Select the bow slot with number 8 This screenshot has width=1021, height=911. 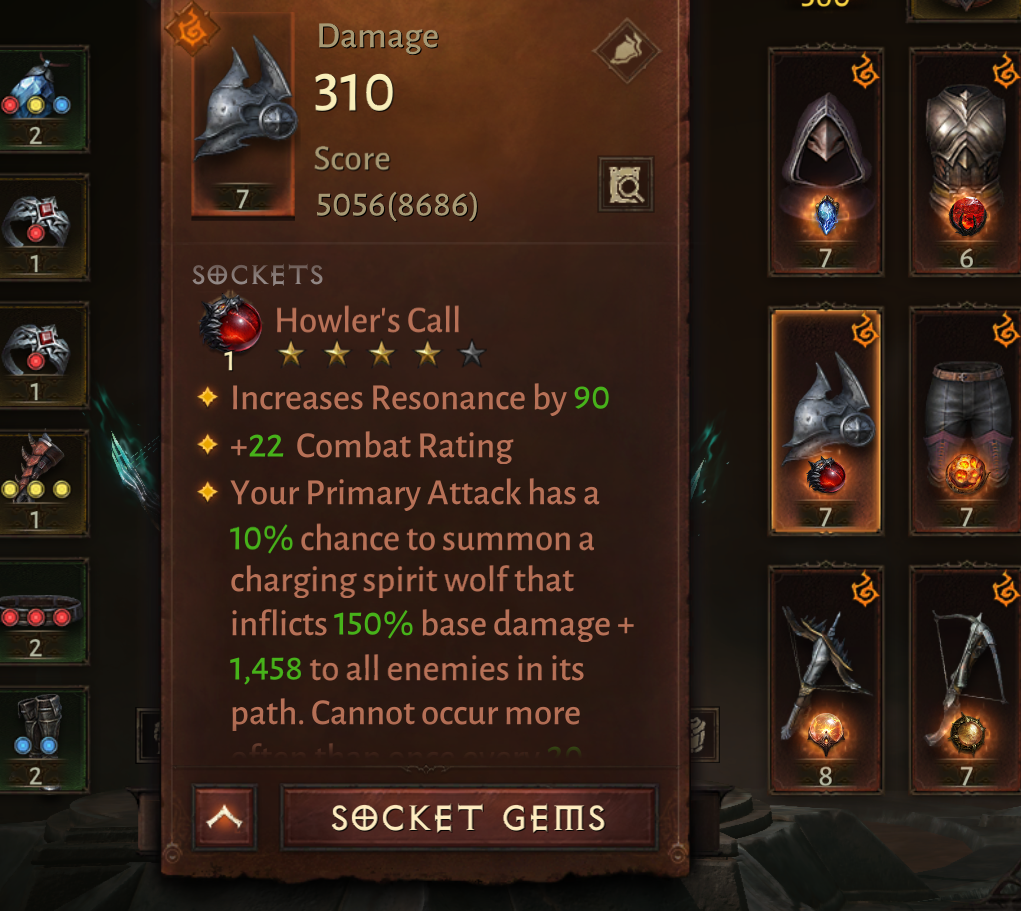point(825,680)
